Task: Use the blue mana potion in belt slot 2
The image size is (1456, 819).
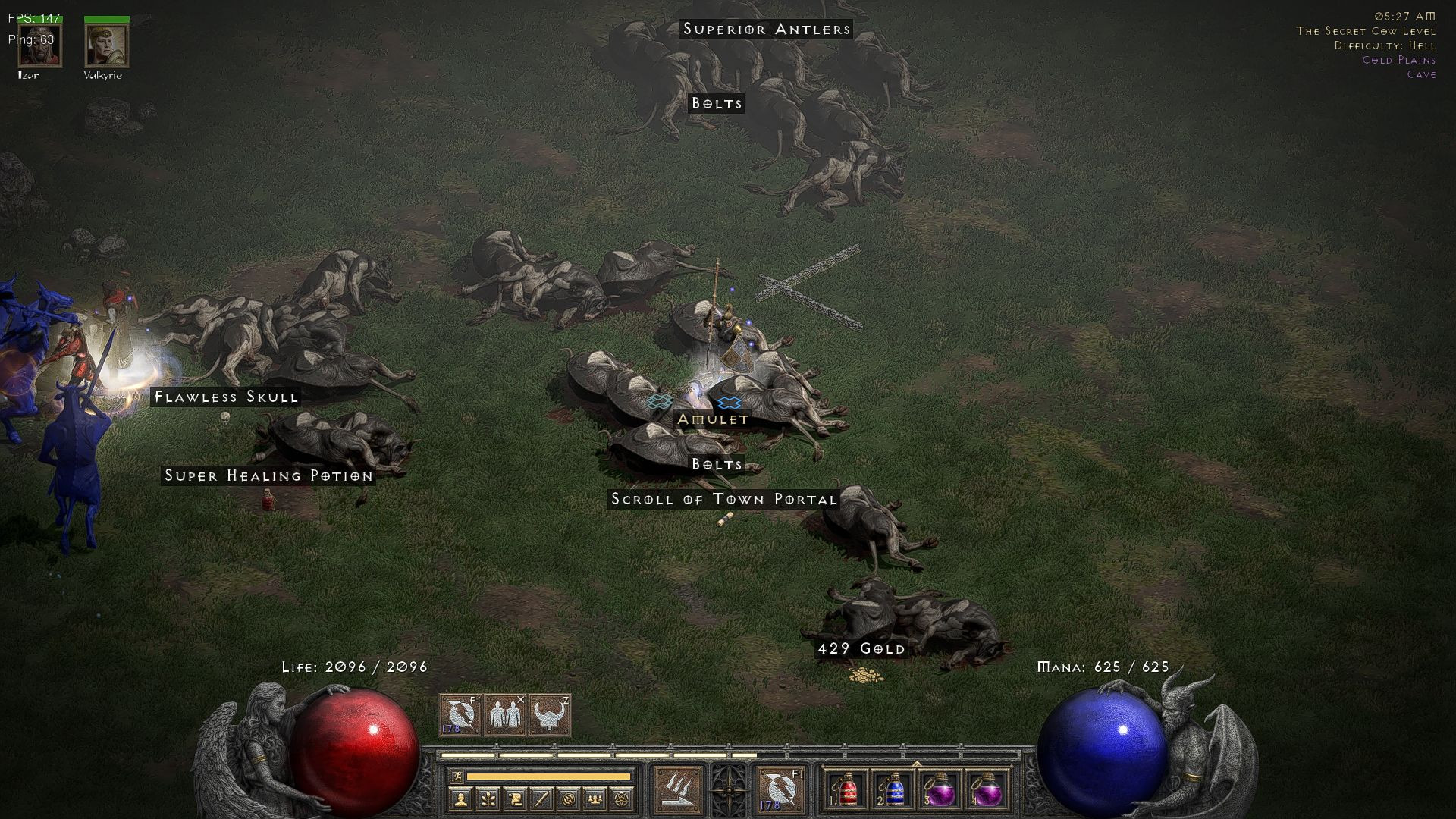Action: click(893, 790)
